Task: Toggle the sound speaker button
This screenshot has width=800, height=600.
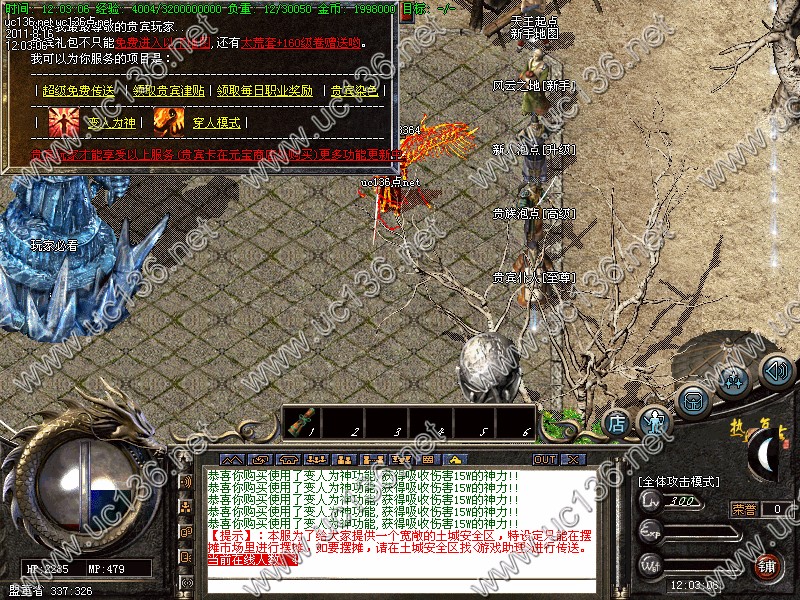Action: point(776,372)
